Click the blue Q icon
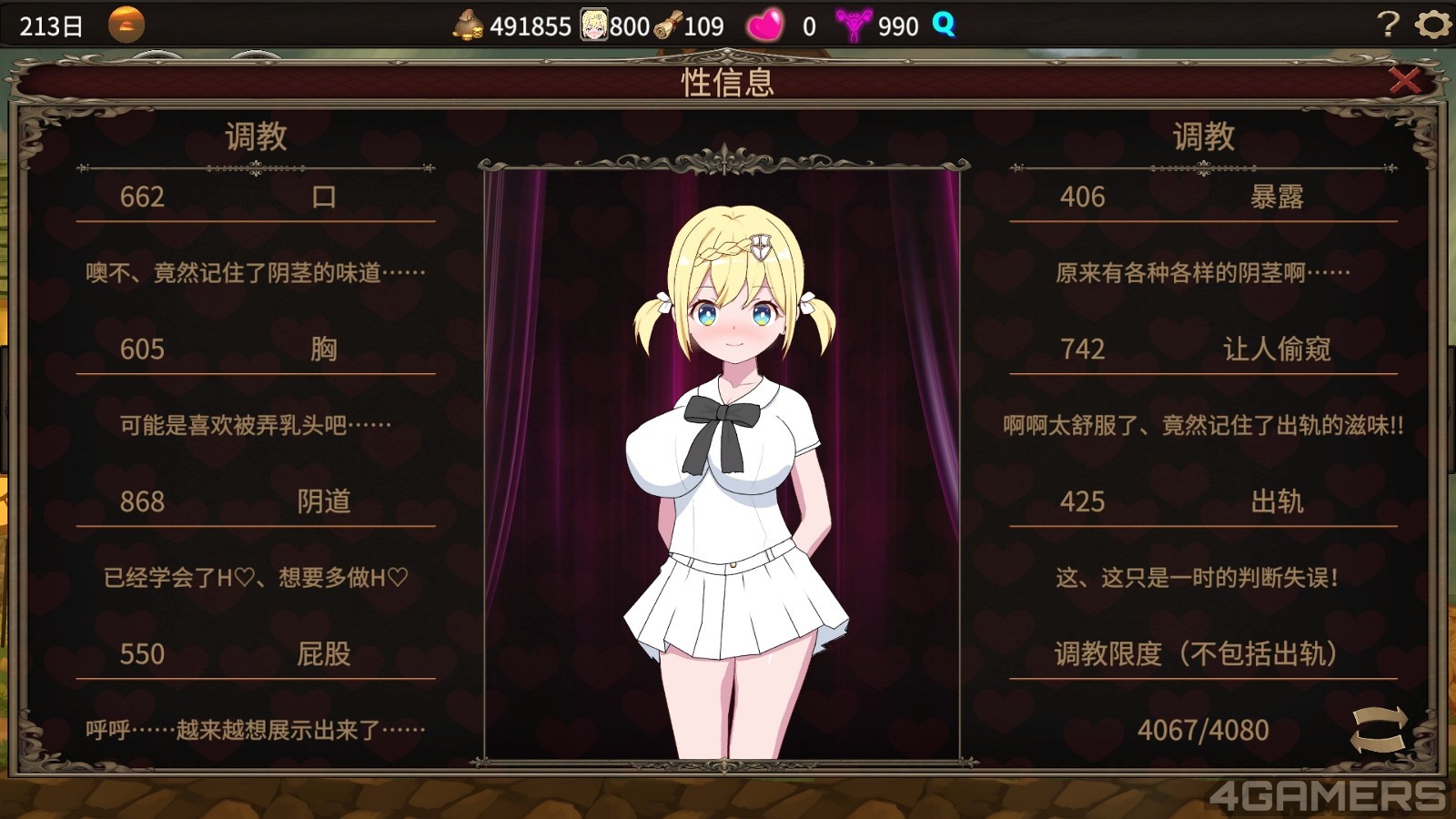This screenshot has height=819, width=1456. [944, 25]
